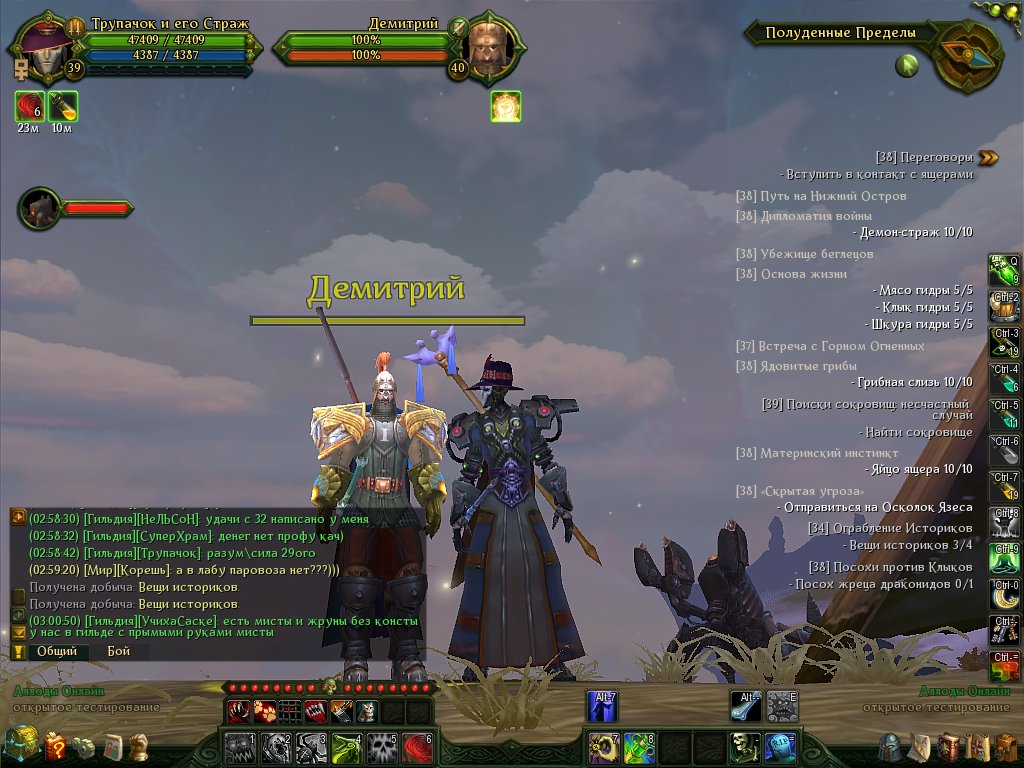The height and width of the screenshot is (768, 1024).
Task: Activate the red spiral ability in slot 6
Action: [416, 747]
